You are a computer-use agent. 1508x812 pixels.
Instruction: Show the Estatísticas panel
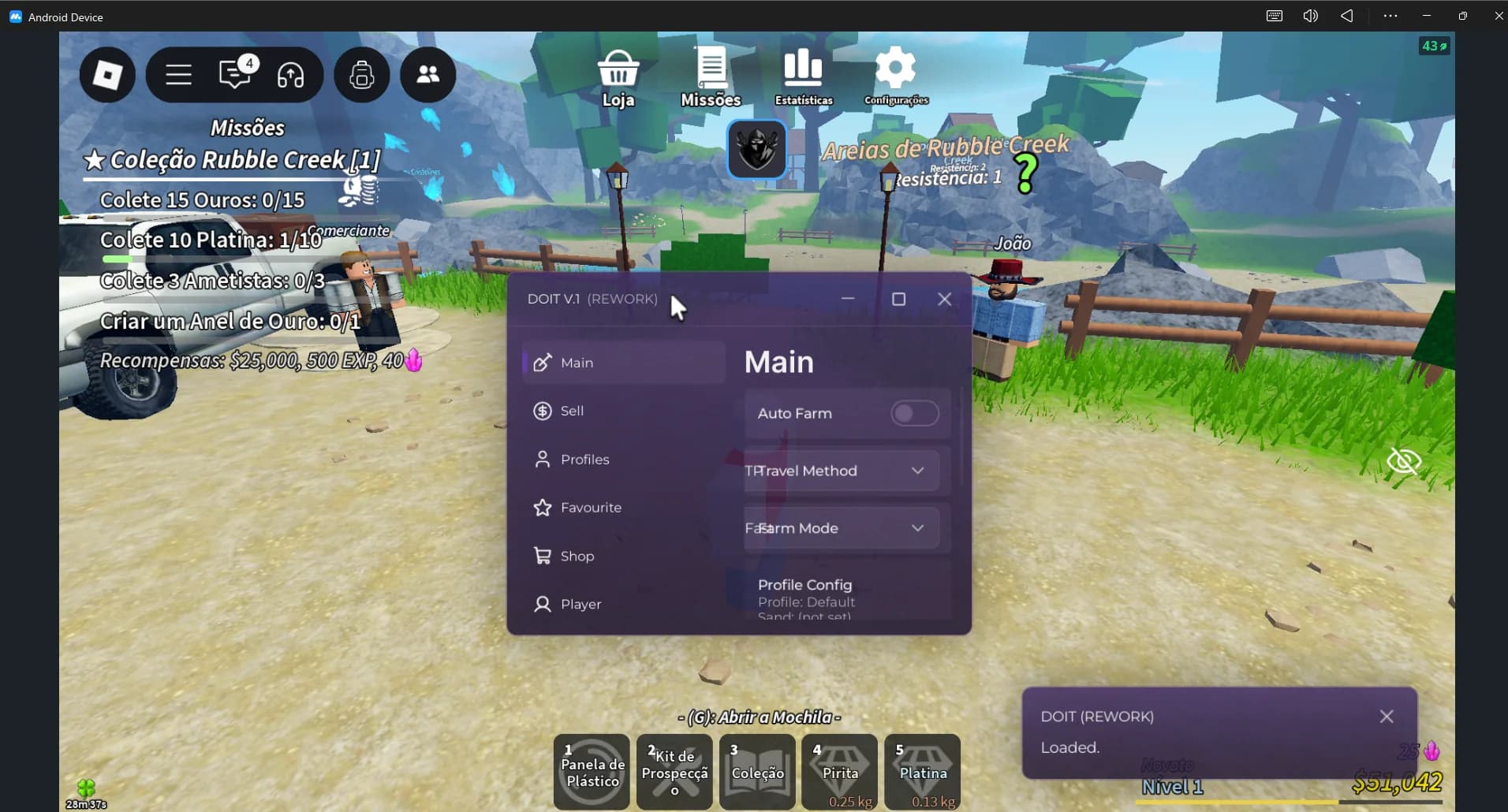803,77
